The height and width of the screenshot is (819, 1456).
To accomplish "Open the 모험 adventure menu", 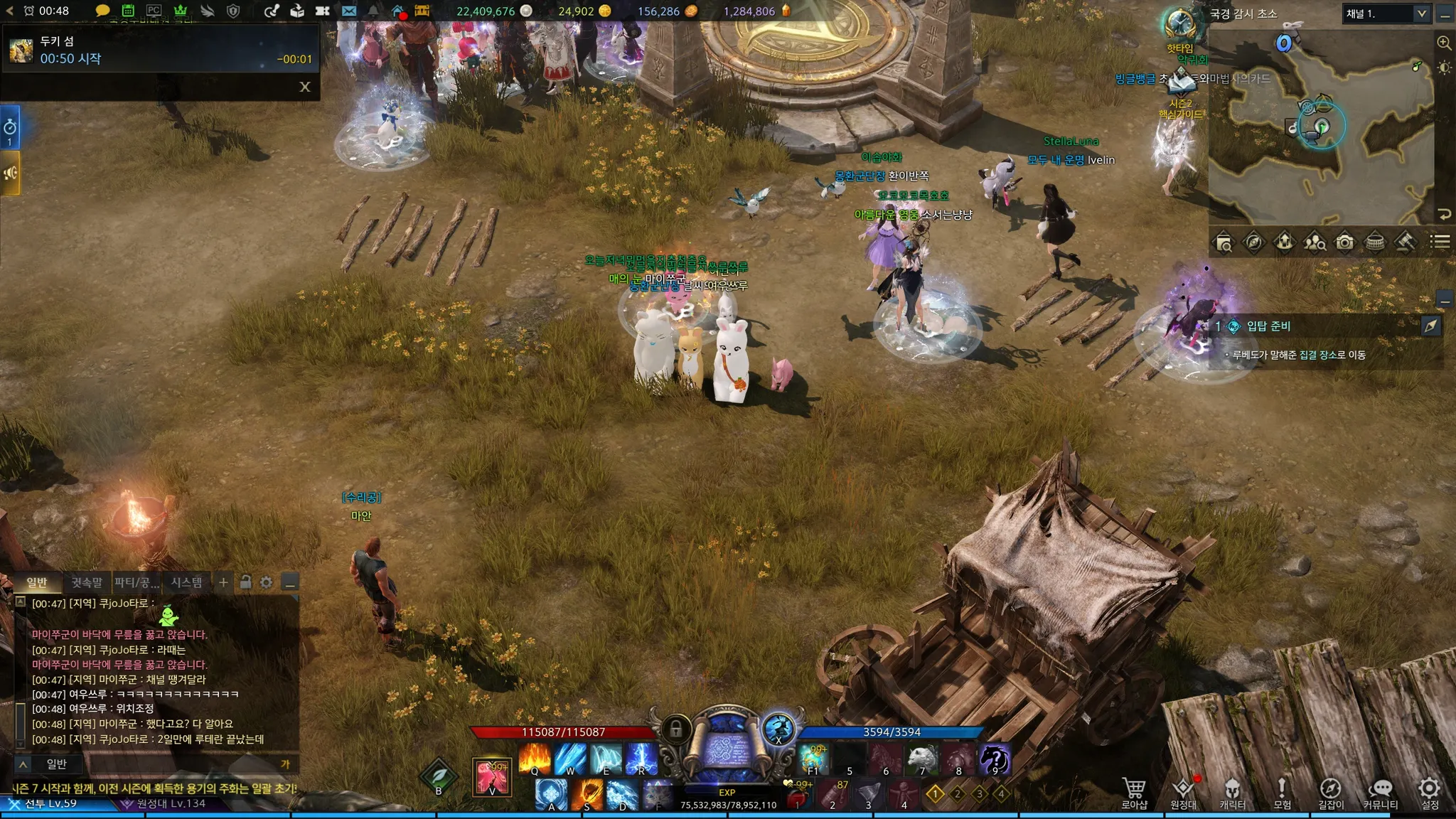I will [x=1282, y=793].
